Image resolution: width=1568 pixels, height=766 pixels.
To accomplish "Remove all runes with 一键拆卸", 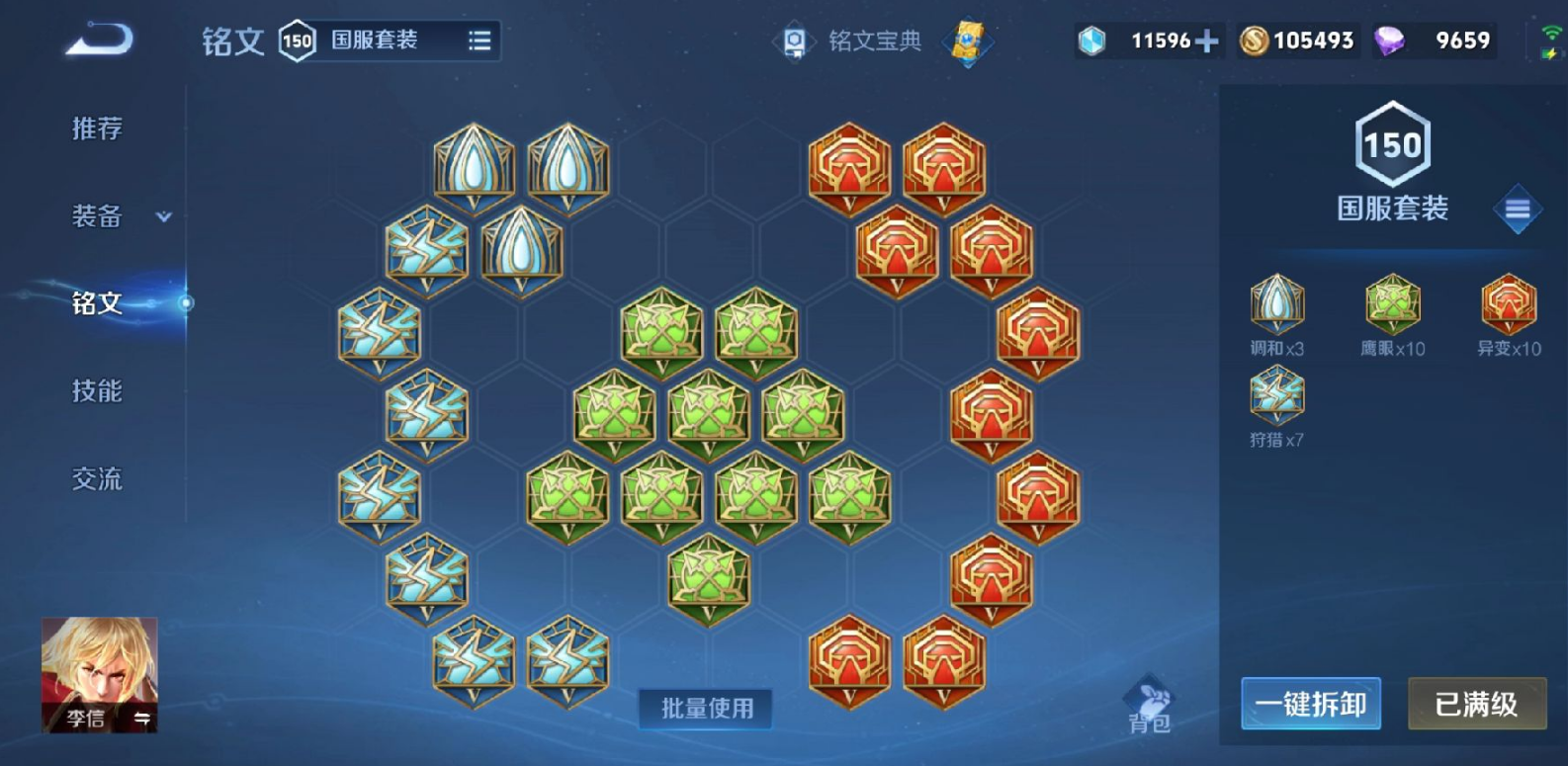I will (x=1310, y=704).
